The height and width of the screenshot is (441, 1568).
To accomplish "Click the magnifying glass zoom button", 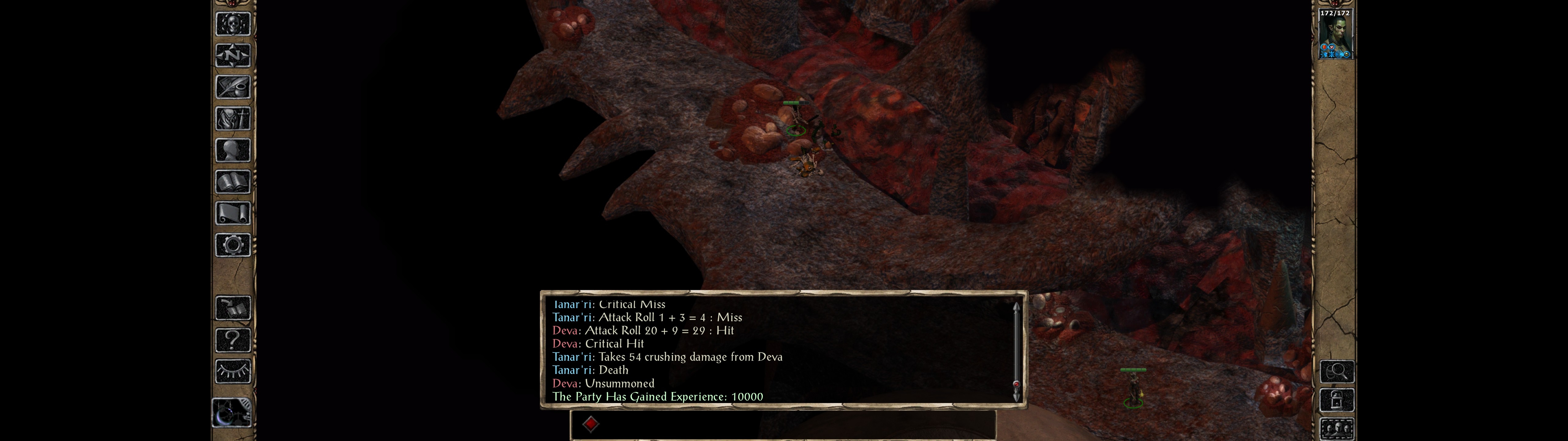I will tap(1337, 371).
